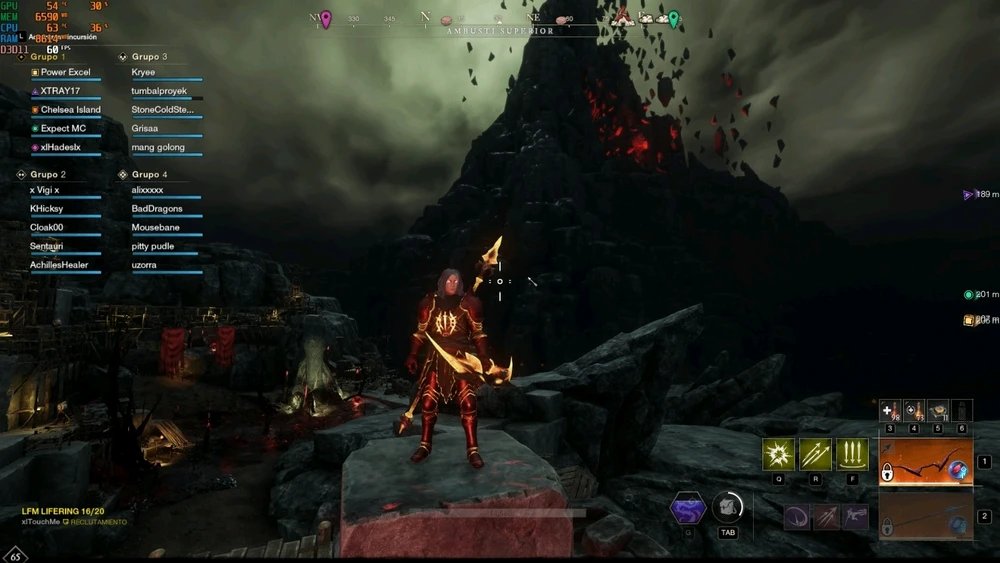Open the LFM LIFERING recruitment chat message
Image resolution: width=1000 pixels, height=563 pixels.
tap(64, 511)
